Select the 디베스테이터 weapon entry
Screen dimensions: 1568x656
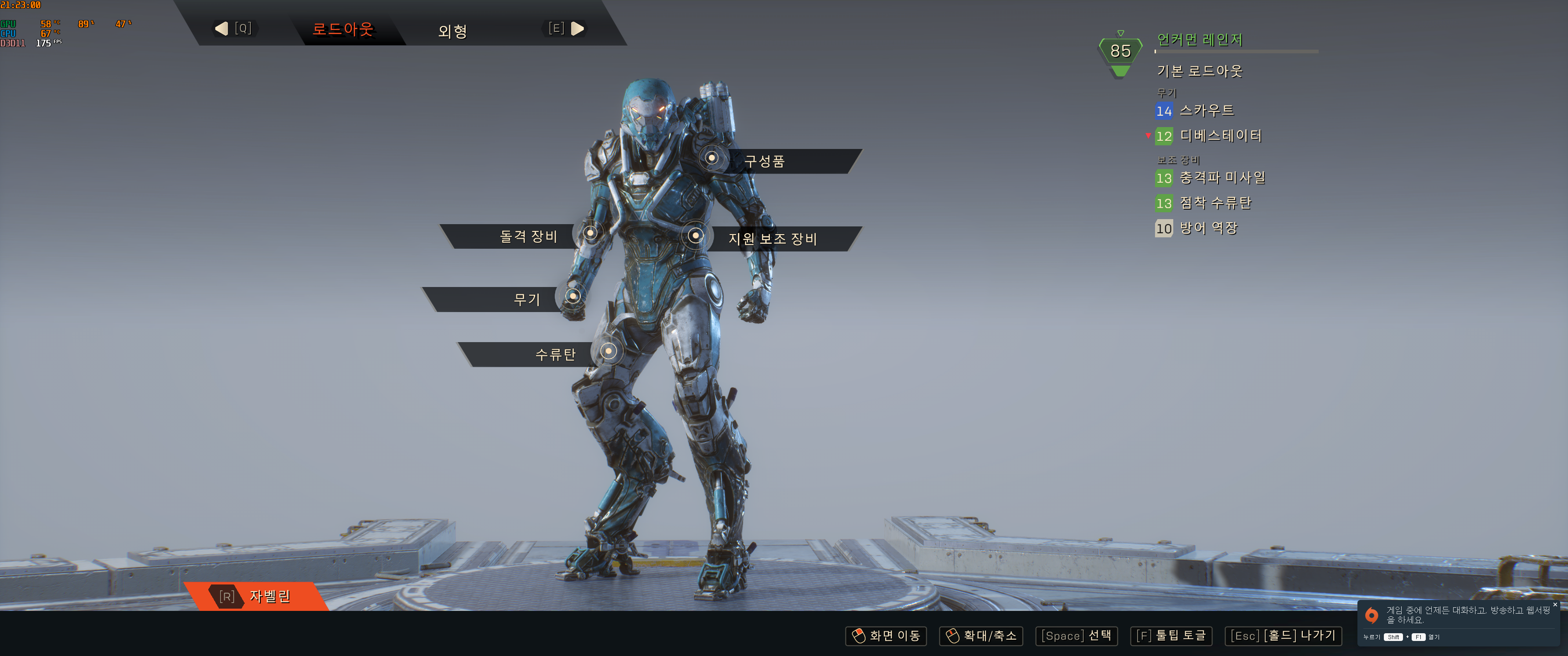click(1220, 136)
